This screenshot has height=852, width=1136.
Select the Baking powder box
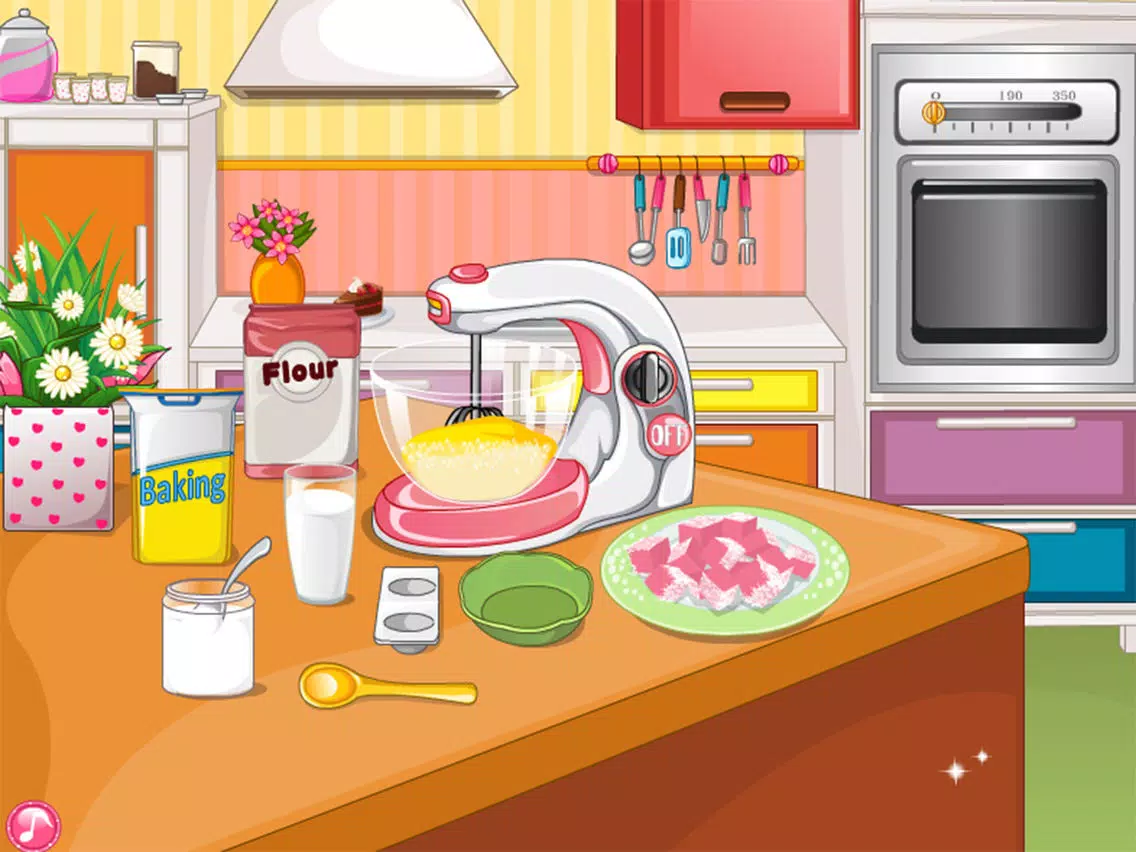click(183, 478)
